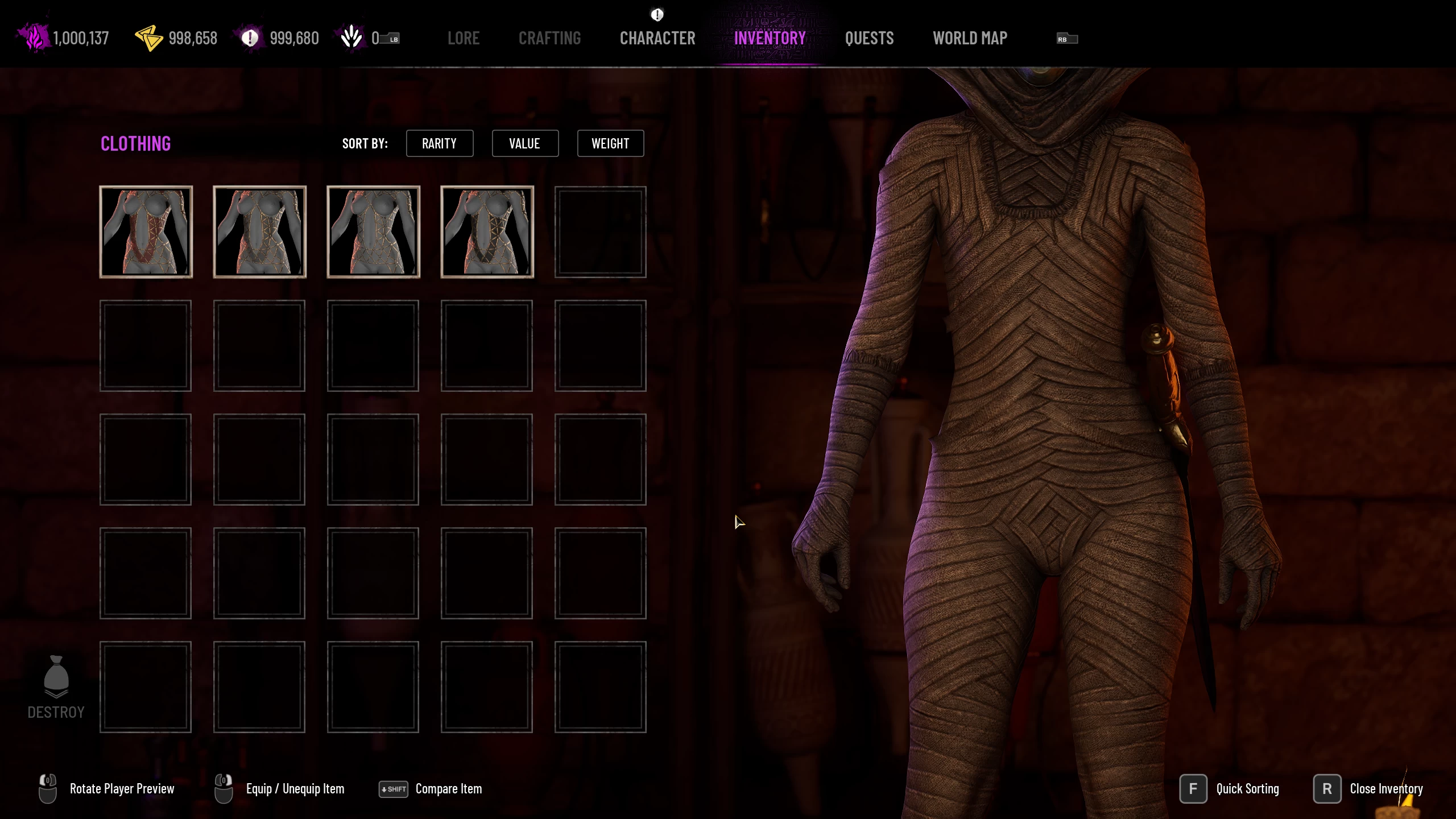Sort clothing by Rarity
Image resolution: width=1456 pixels, height=819 pixels.
439,143
